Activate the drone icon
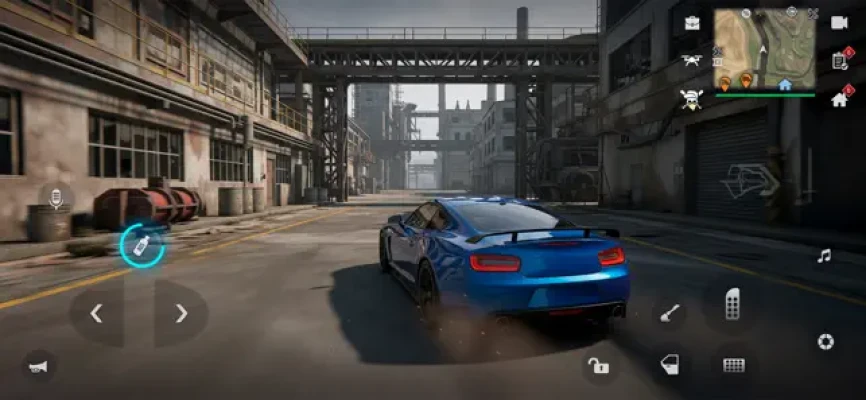This screenshot has width=866, height=400. click(x=691, y=60)
